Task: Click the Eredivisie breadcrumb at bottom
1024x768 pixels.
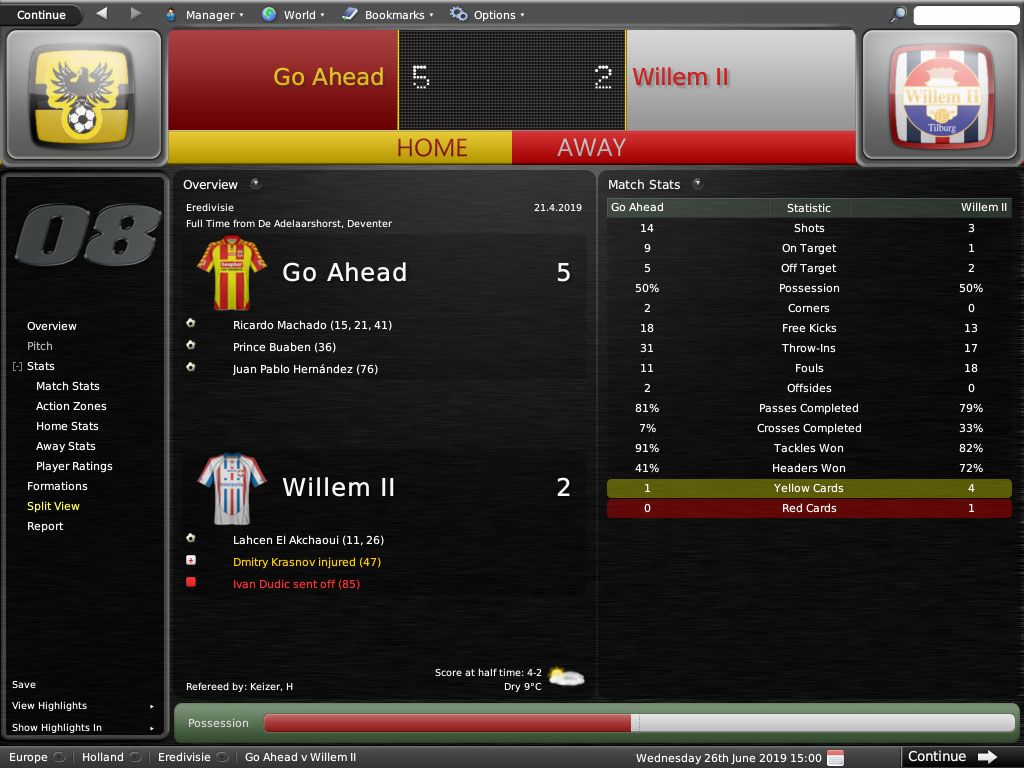Action: pyautogui.click(x=184, y=757)
